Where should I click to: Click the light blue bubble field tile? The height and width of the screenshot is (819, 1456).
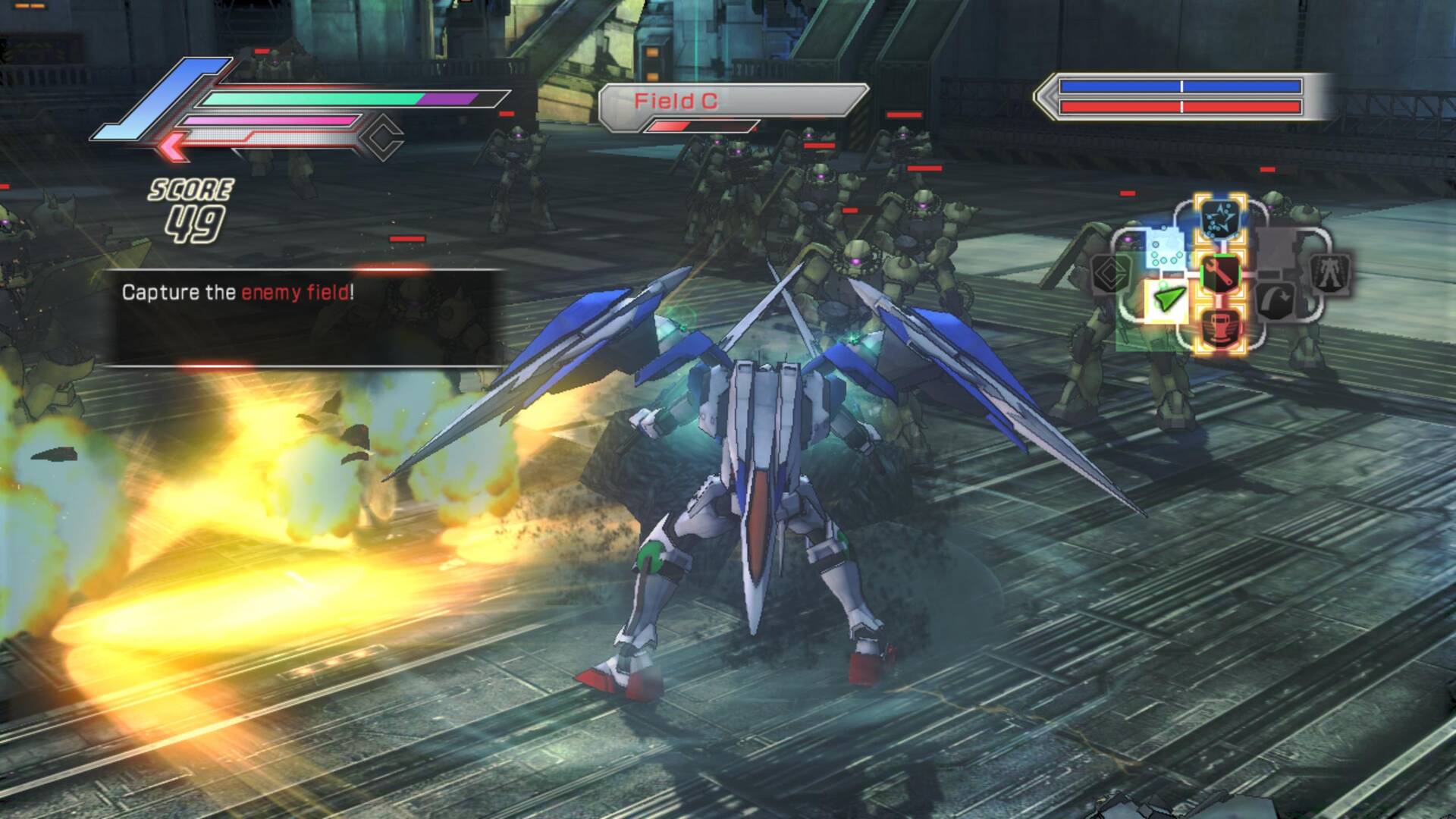coord(1165,249)
